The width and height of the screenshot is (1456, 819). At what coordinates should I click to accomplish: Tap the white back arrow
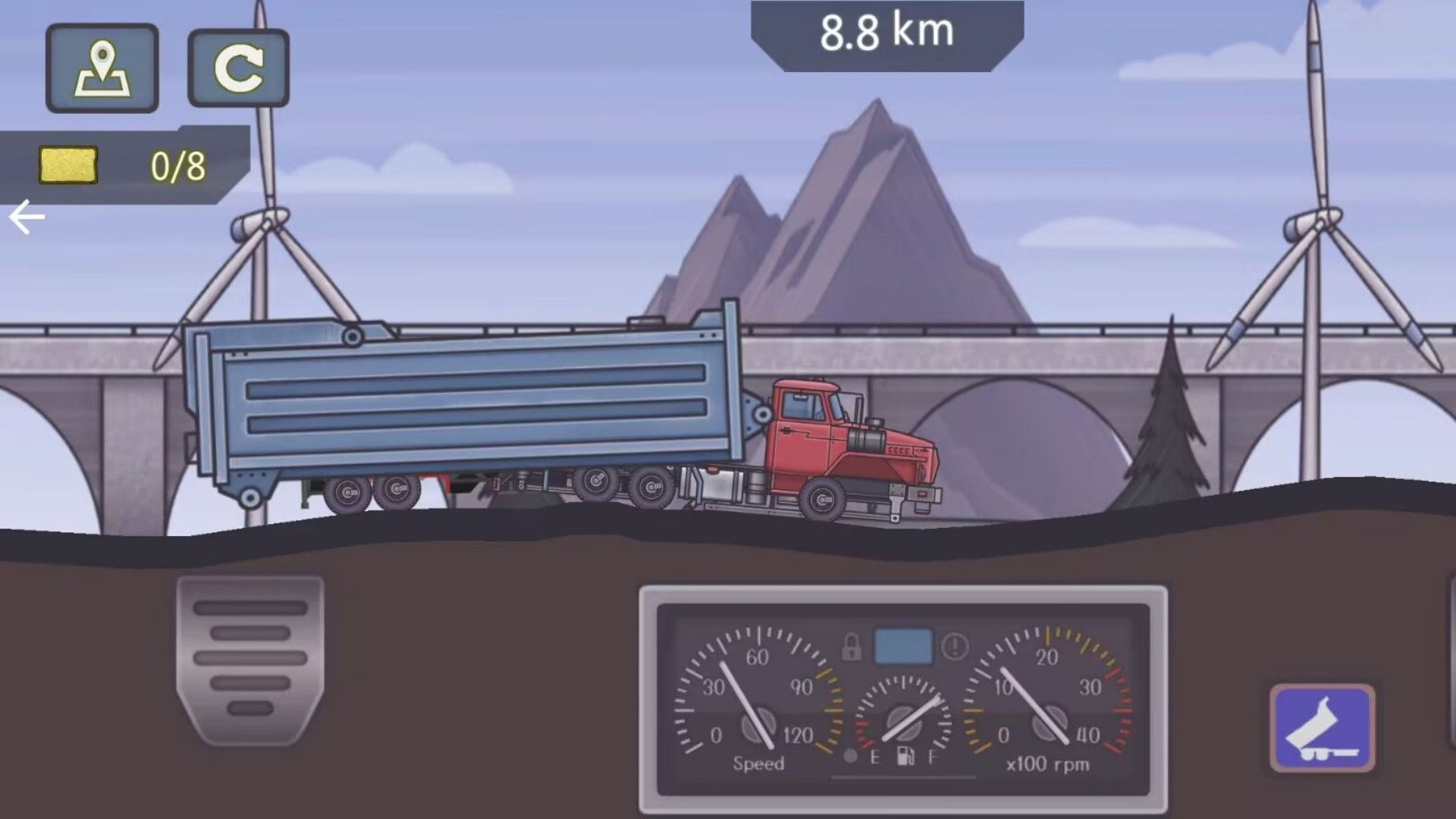[x=27, y=218]
